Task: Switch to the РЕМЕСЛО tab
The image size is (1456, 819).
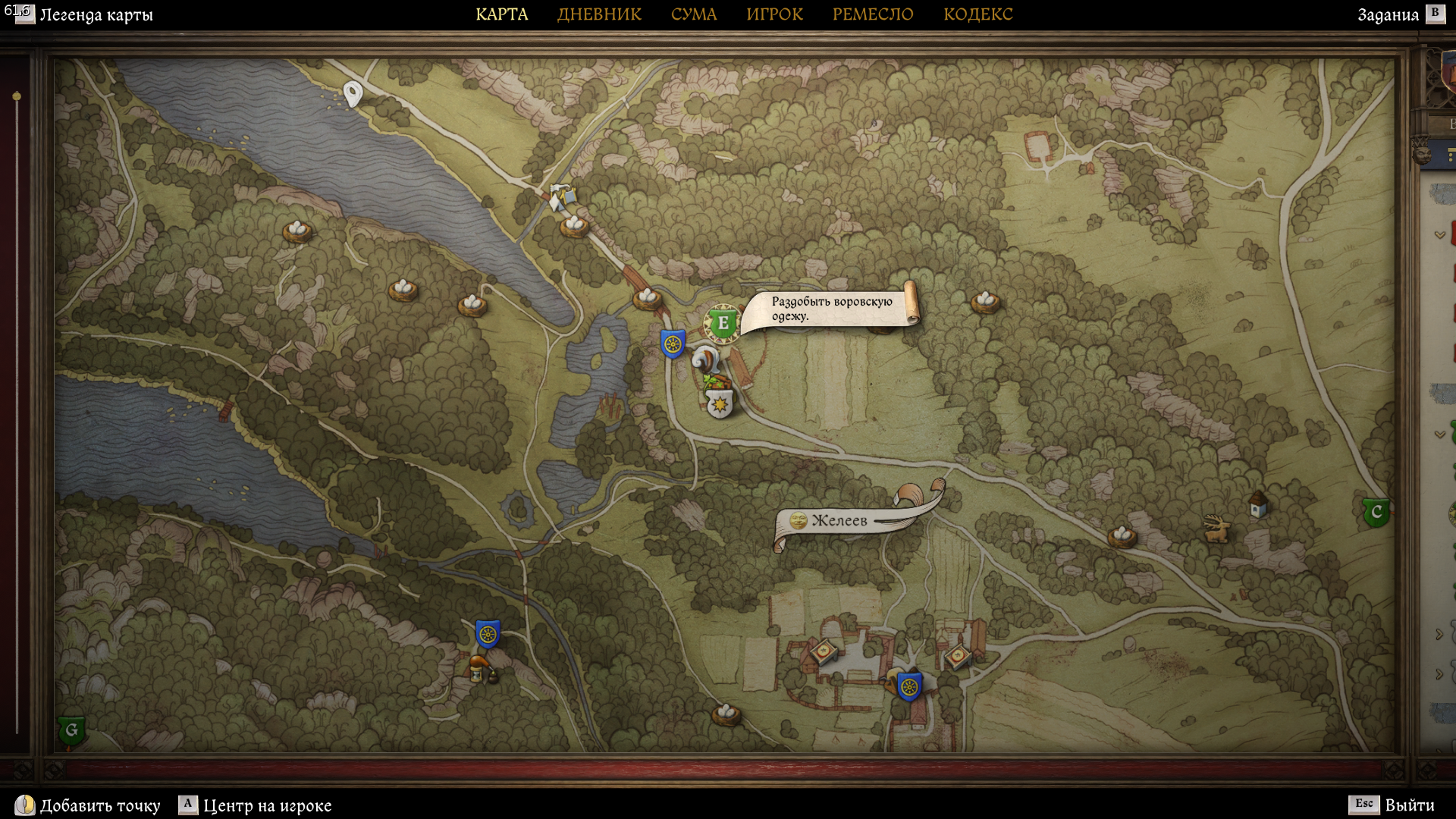Action: [x=873, y=14]
